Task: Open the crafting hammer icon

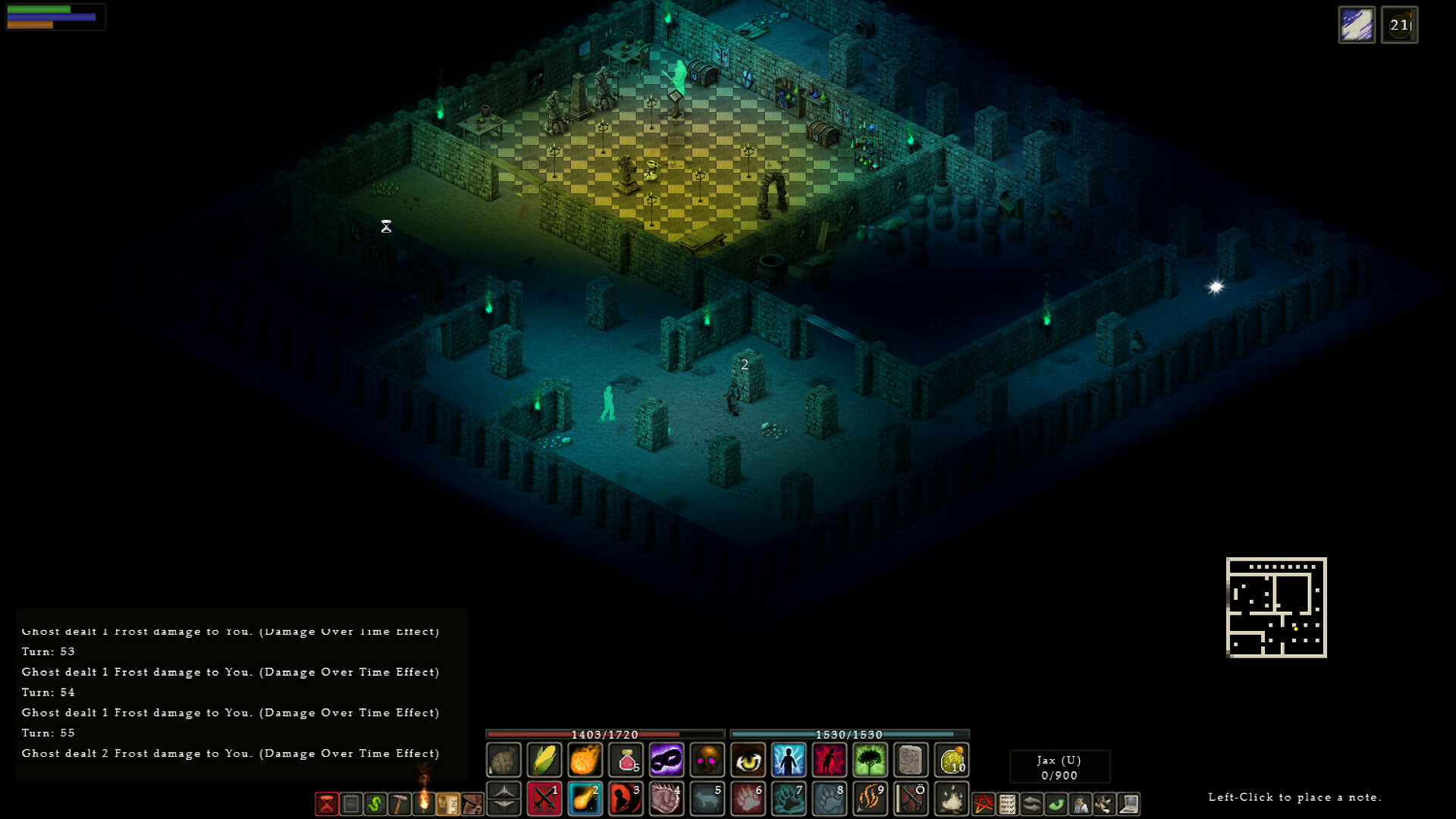Action: (x=401, y=804)
